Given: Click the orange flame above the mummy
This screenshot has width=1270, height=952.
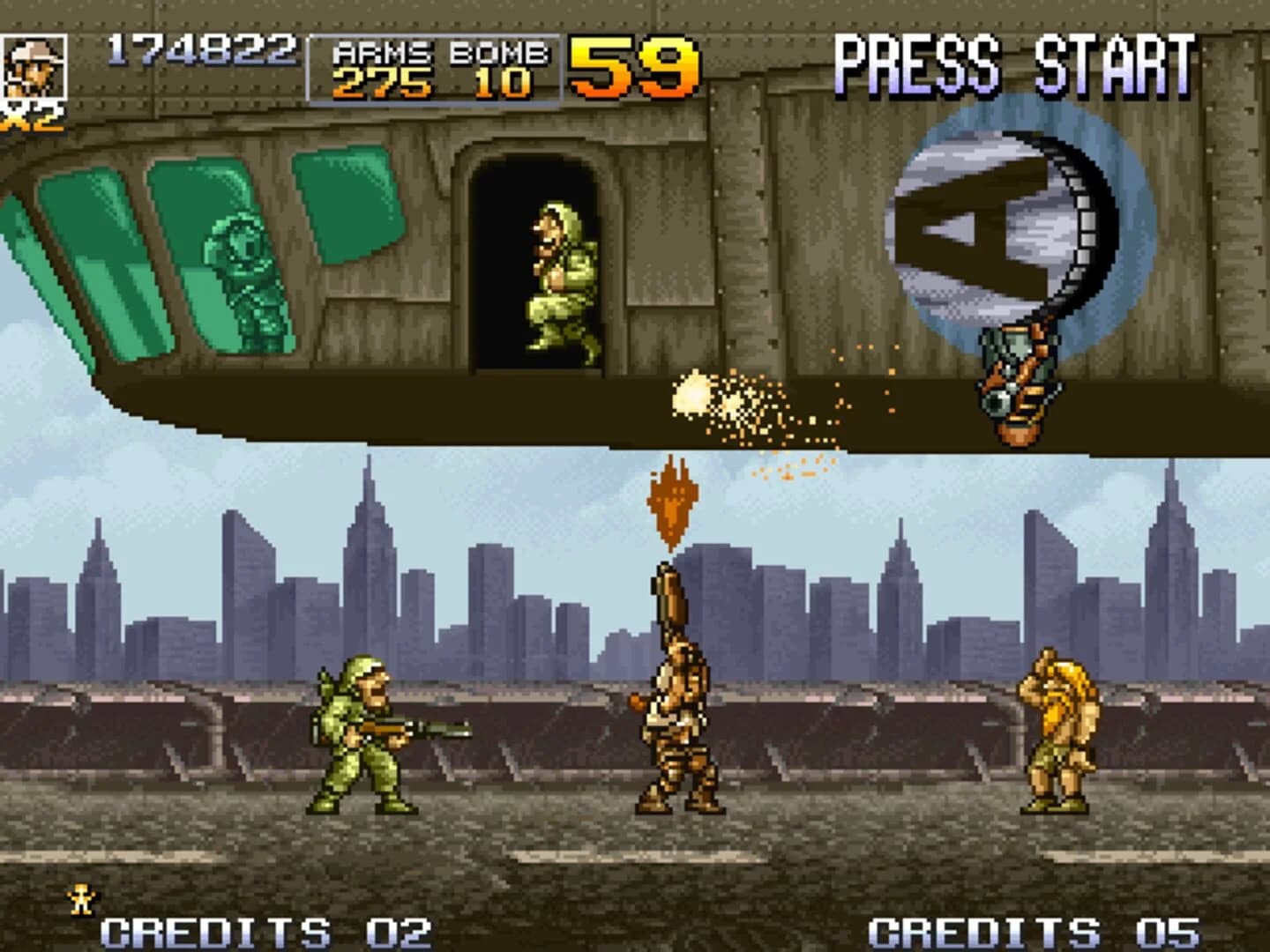Looking at the screenshot, I should (x=672, y=502).
